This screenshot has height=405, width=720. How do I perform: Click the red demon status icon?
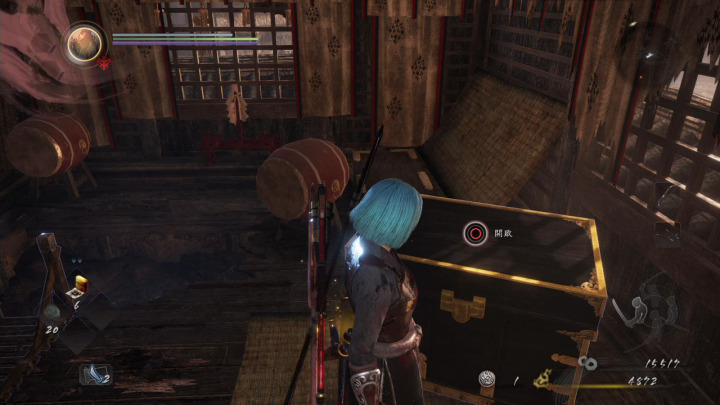(x=103, y=63)
